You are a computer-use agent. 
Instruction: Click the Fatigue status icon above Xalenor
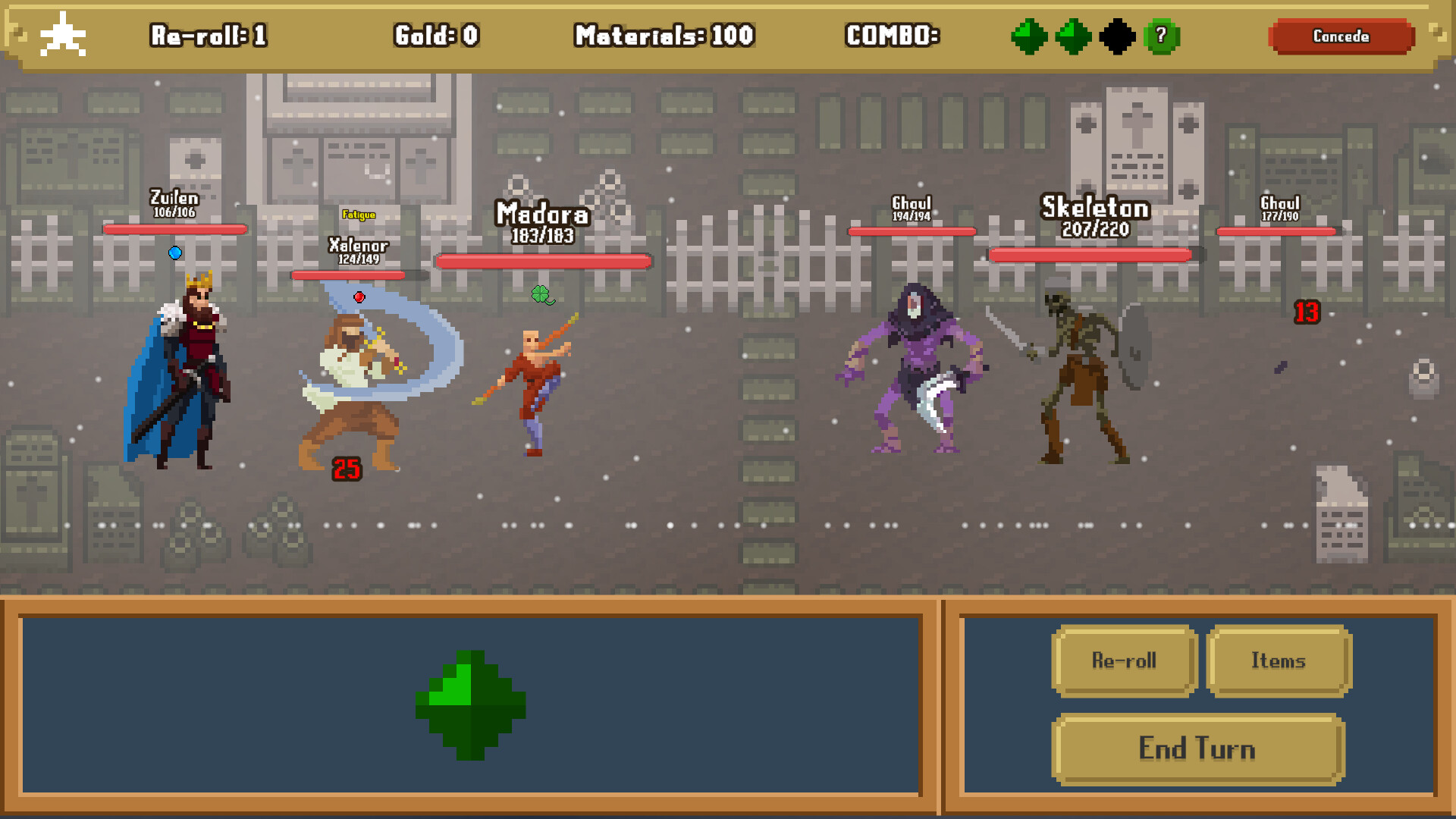(357, 215)
